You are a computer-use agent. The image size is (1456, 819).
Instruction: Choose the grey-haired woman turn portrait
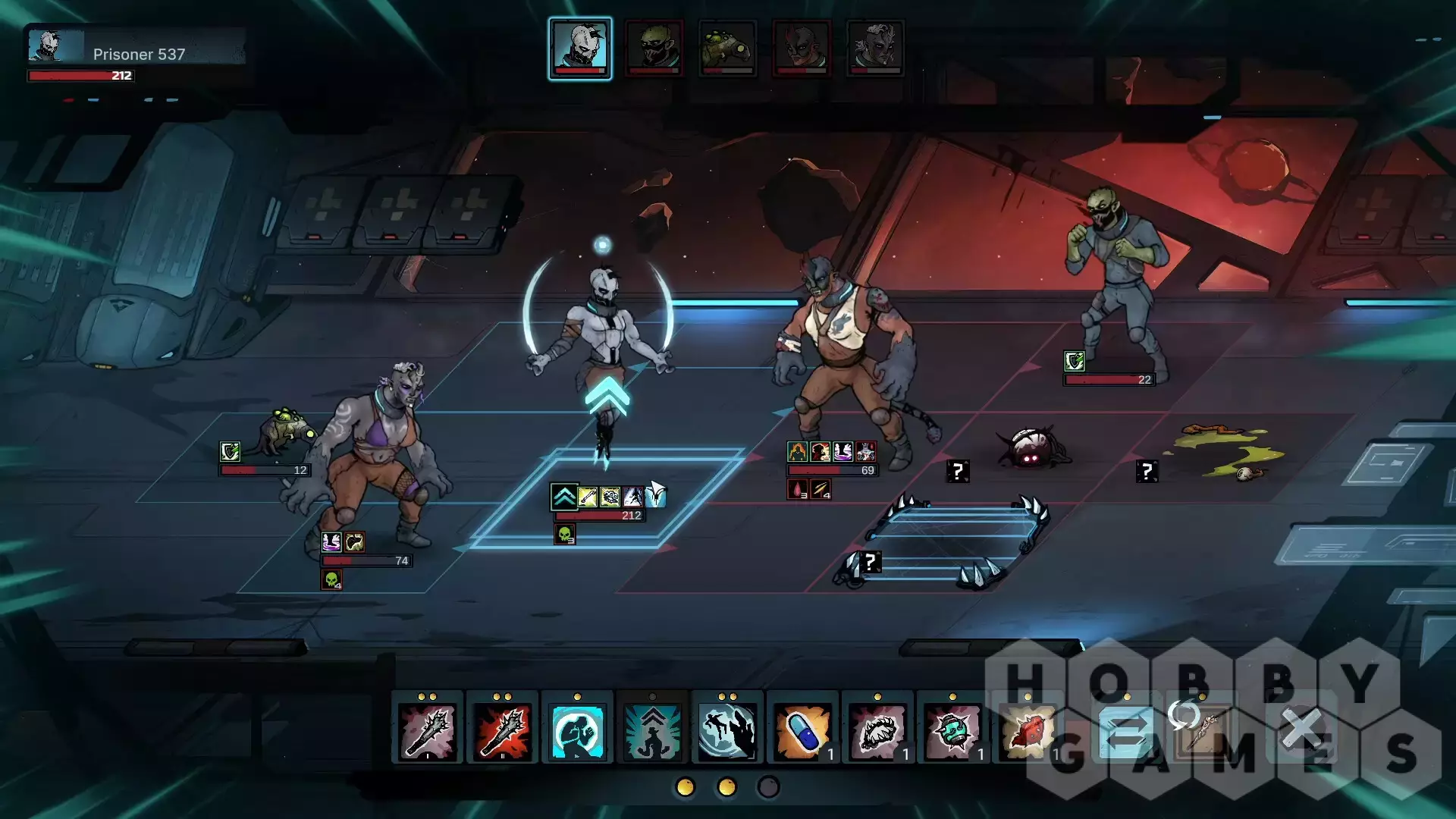[874, 48]
